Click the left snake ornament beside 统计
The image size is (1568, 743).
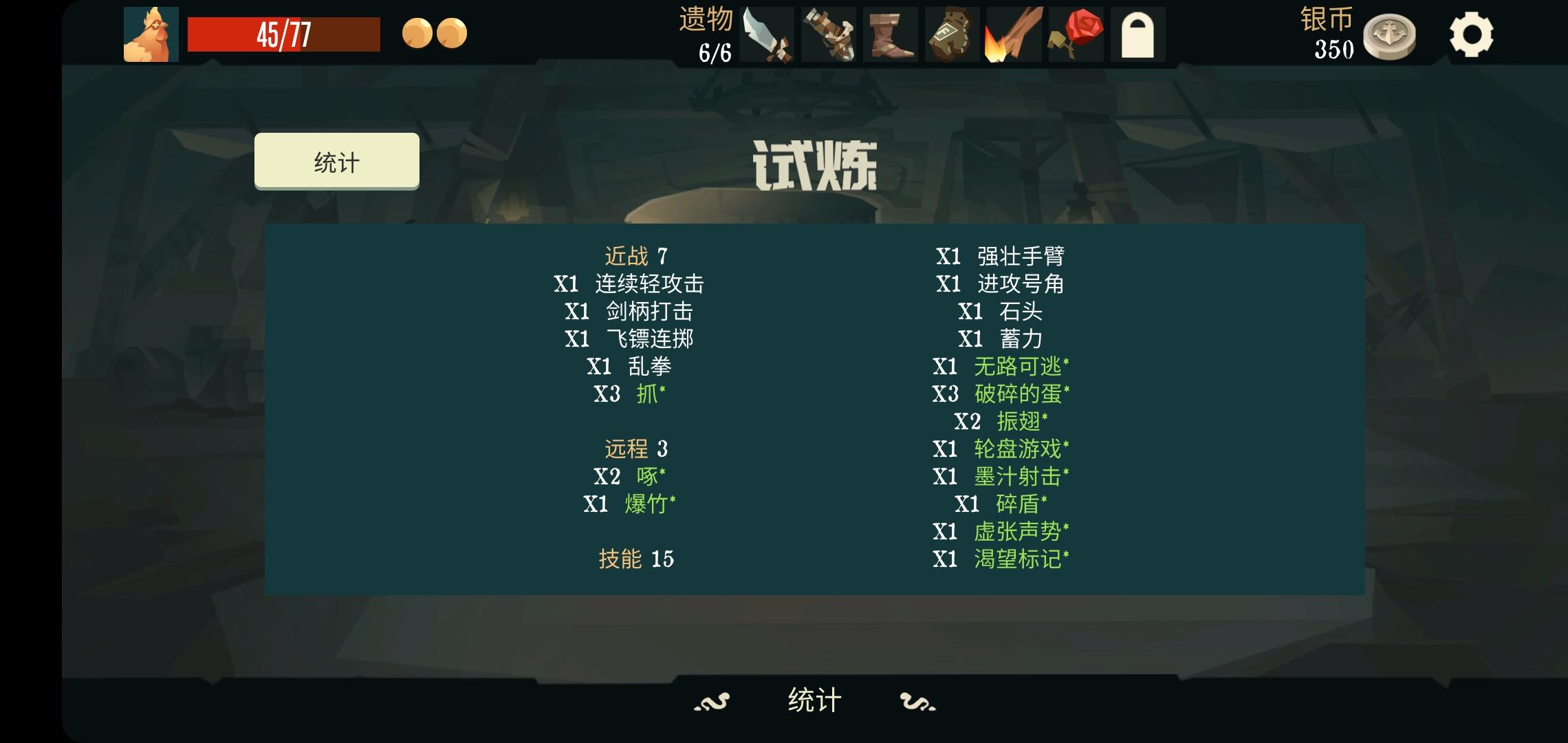point(712,703)
